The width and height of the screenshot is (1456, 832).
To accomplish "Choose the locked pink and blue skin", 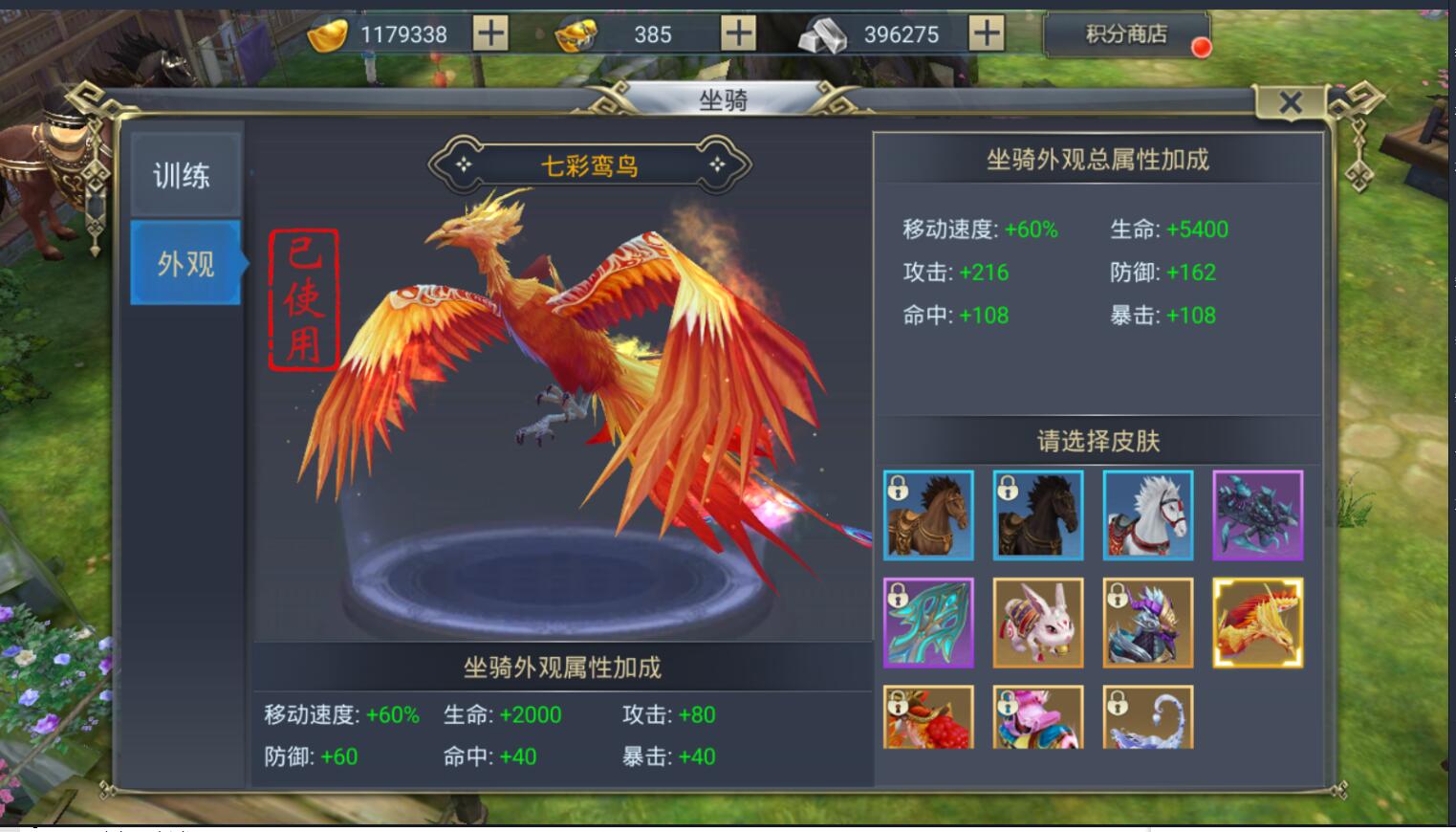I will (x=1038, y=717).
